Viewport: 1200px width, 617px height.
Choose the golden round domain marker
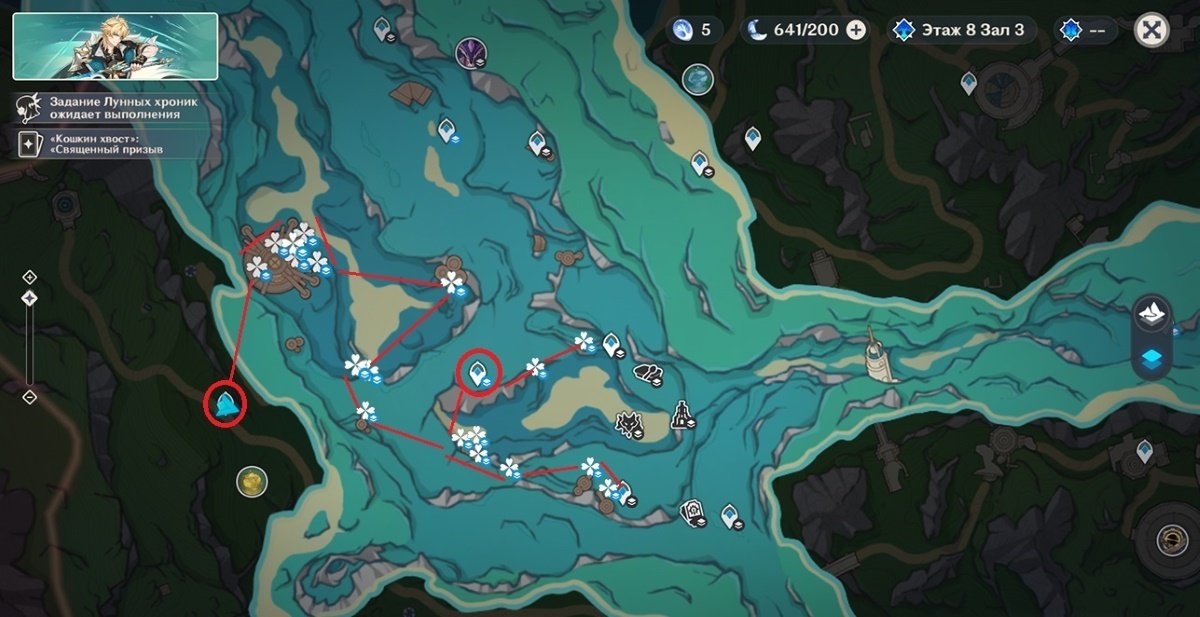coord(251,482)
